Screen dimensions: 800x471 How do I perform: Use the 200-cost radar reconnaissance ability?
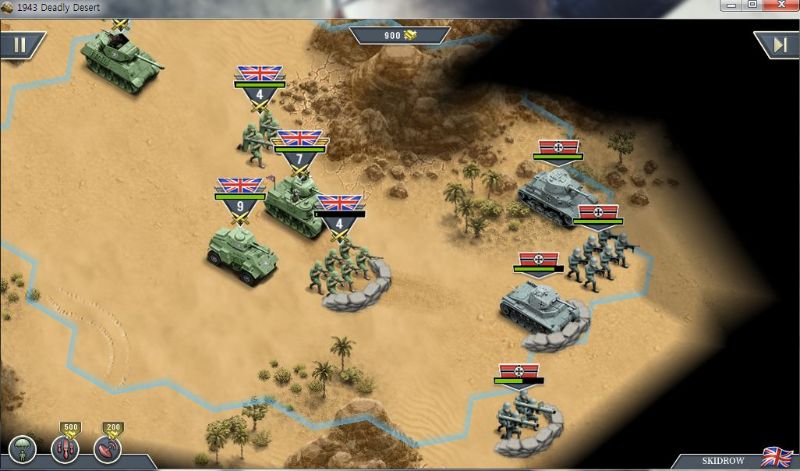(107, 449)
